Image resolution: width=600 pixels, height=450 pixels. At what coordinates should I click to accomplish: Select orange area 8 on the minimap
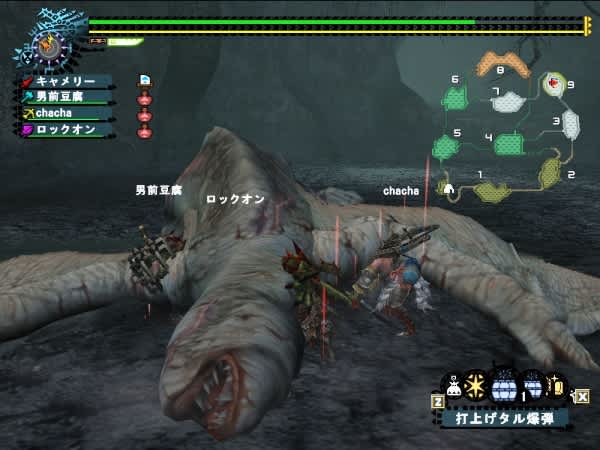(500, 66)
